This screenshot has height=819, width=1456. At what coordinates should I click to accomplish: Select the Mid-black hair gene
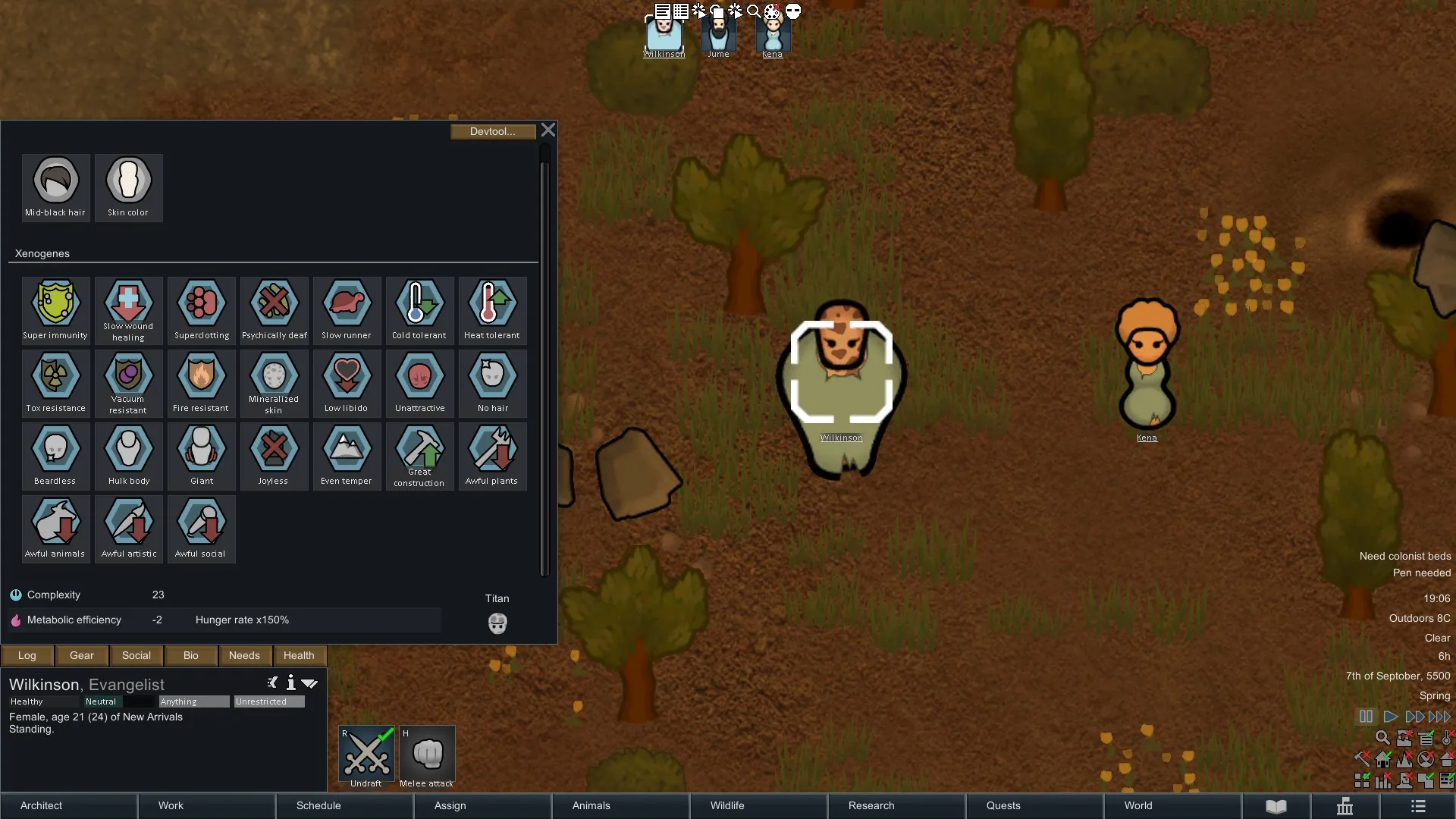tap(55, 187)
